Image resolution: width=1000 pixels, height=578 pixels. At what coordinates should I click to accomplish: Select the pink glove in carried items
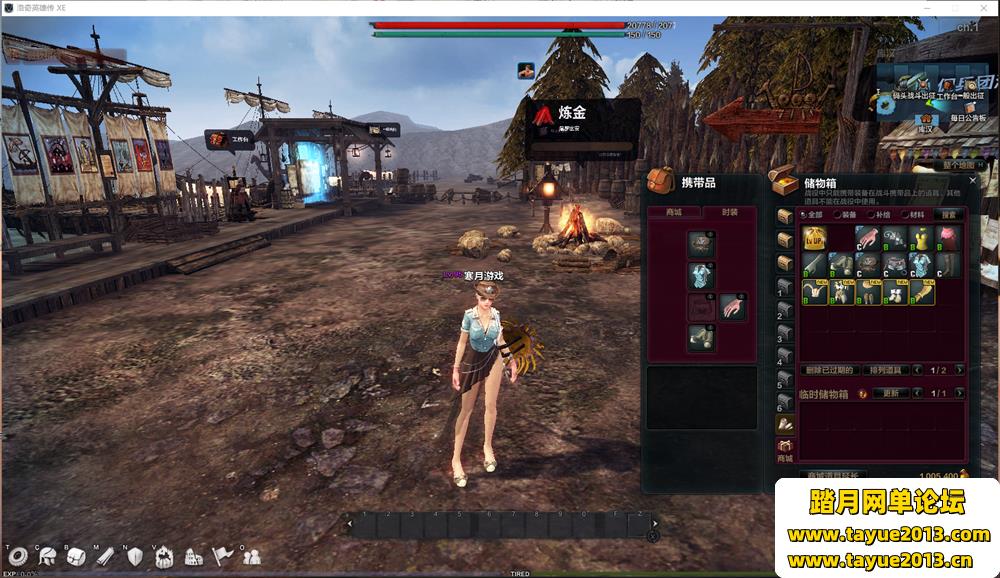[733, 307]
